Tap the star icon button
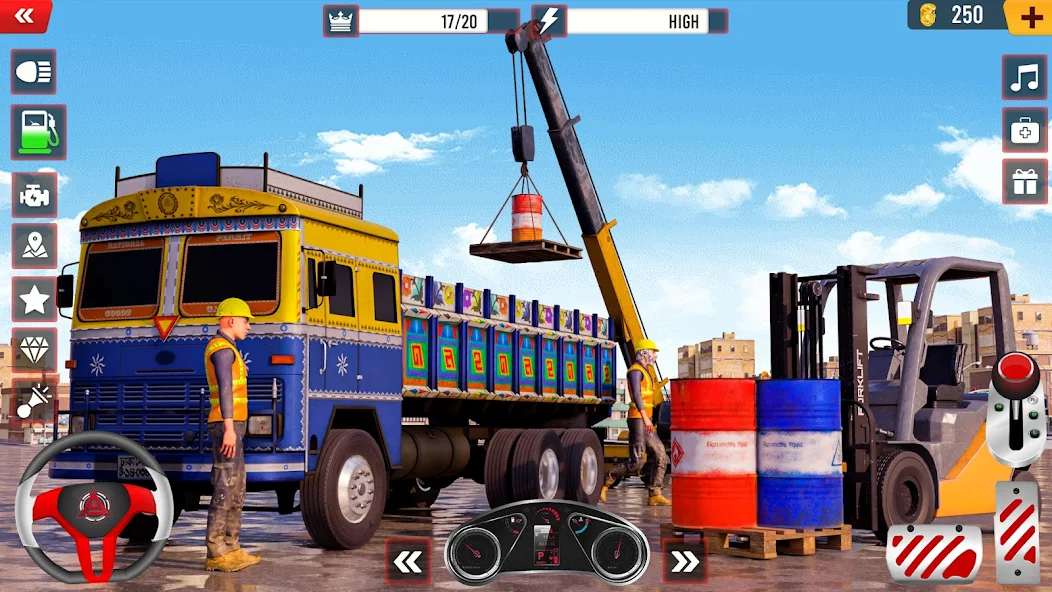 point(33,299)
